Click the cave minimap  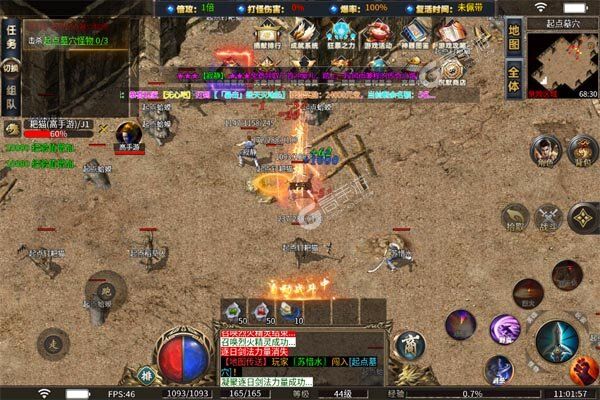563,63
